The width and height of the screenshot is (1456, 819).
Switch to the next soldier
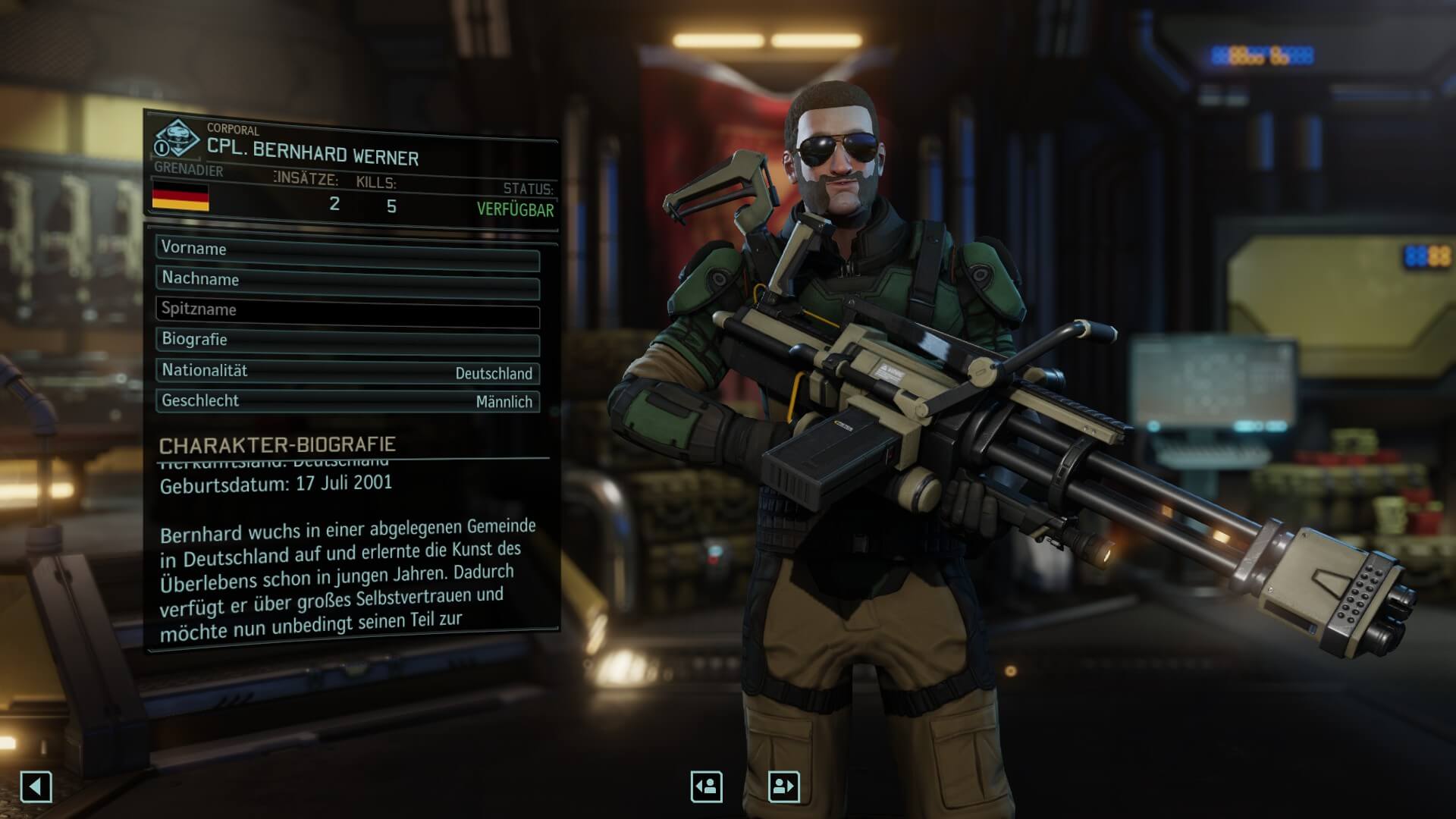783,786
